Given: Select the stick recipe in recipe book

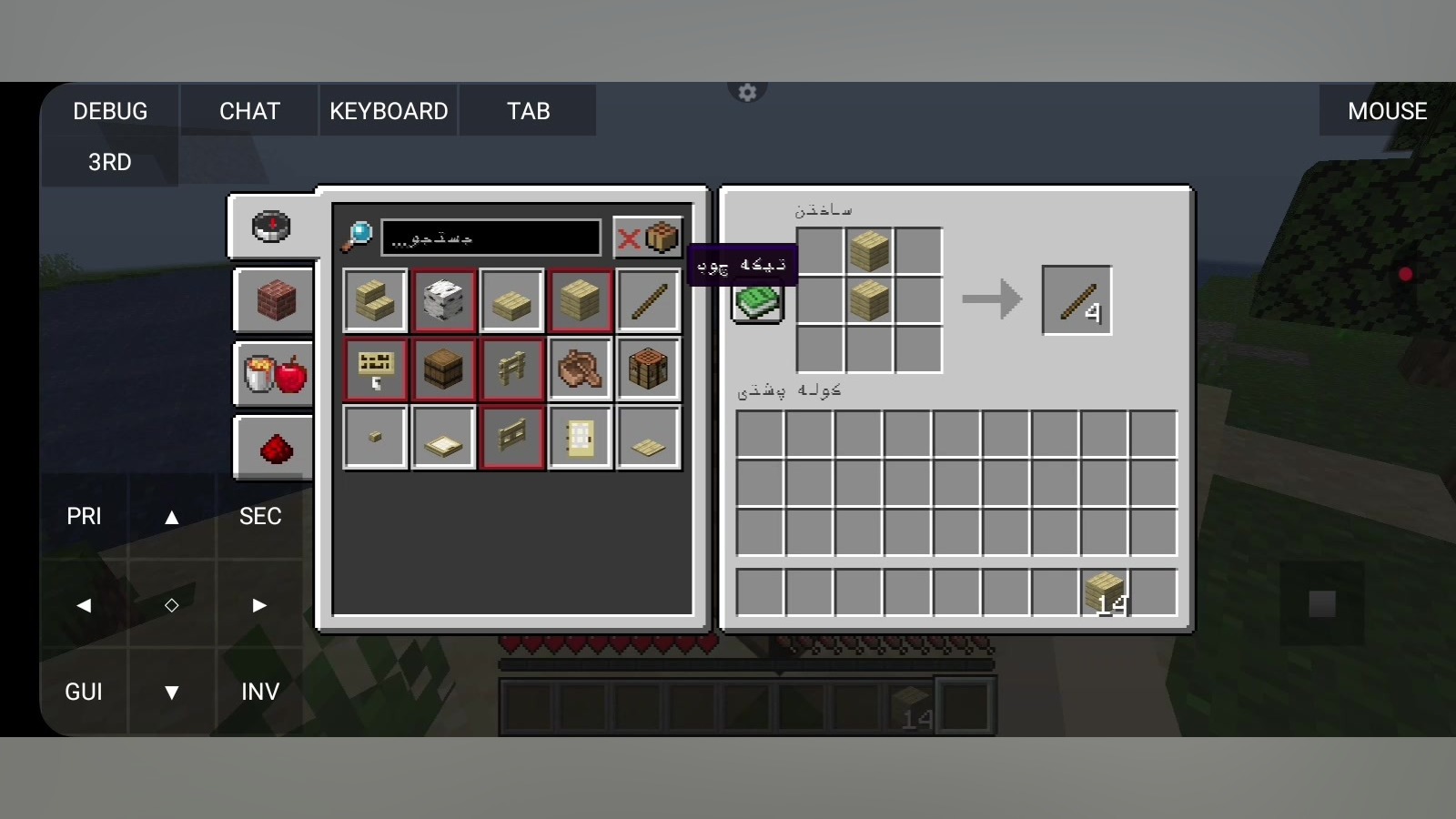Looking at the screenshot, I should click(x=649, y=301).
